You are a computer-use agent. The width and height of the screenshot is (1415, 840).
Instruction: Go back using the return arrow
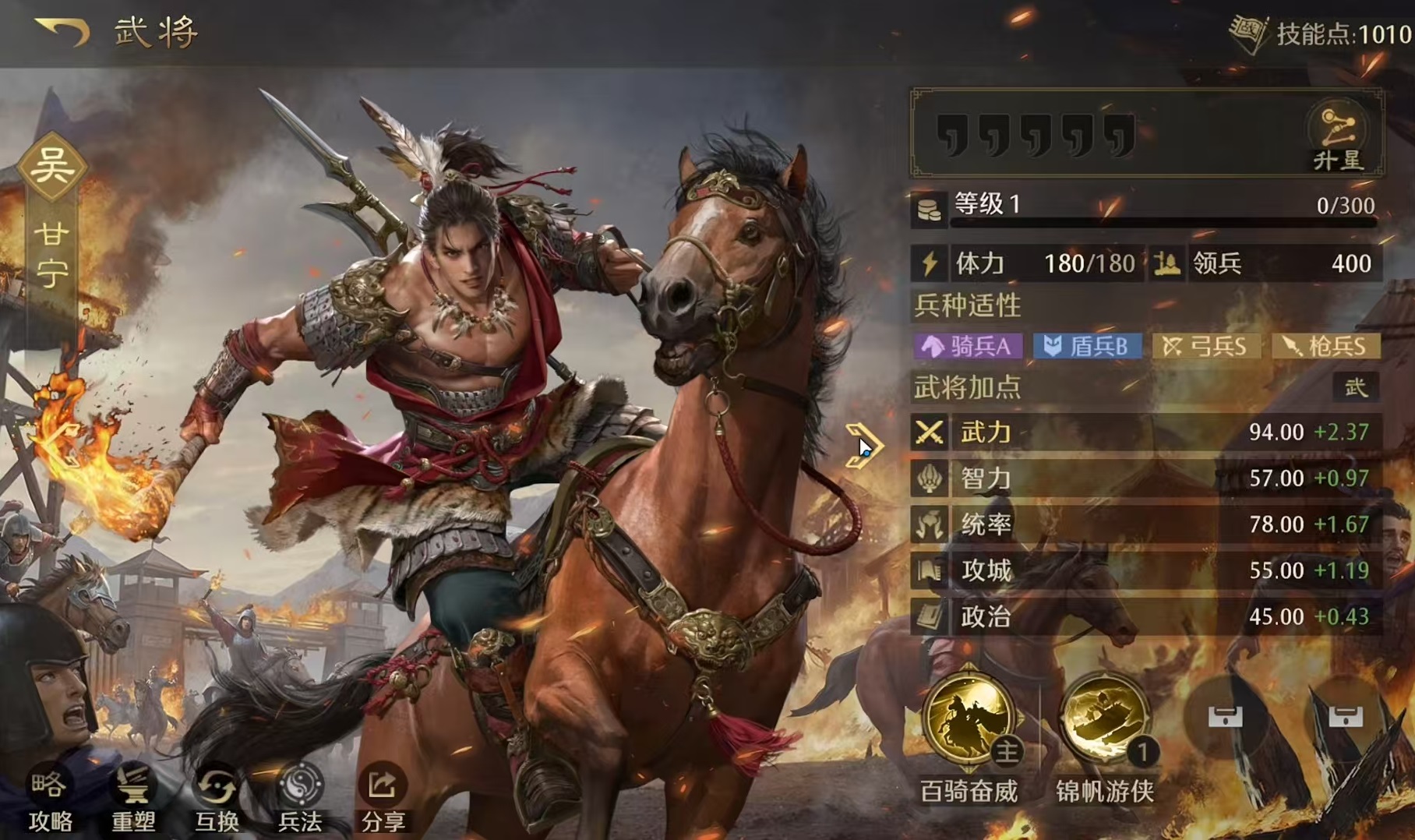click(62, 32)
